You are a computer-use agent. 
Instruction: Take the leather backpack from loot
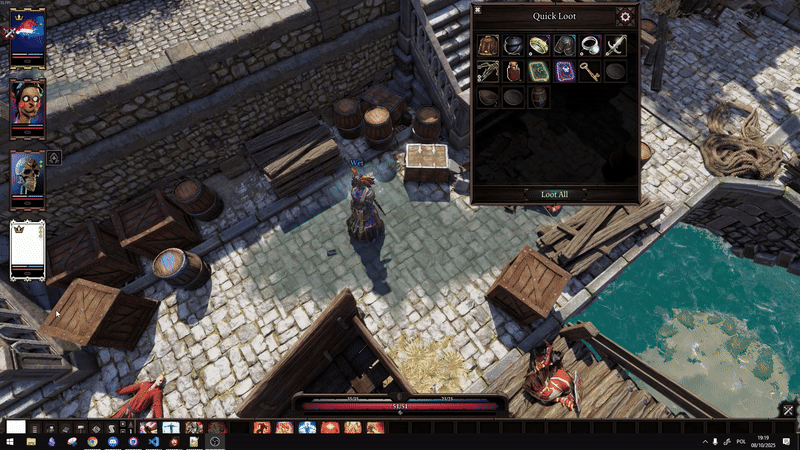pyautogui.click(x=488, y=45)
